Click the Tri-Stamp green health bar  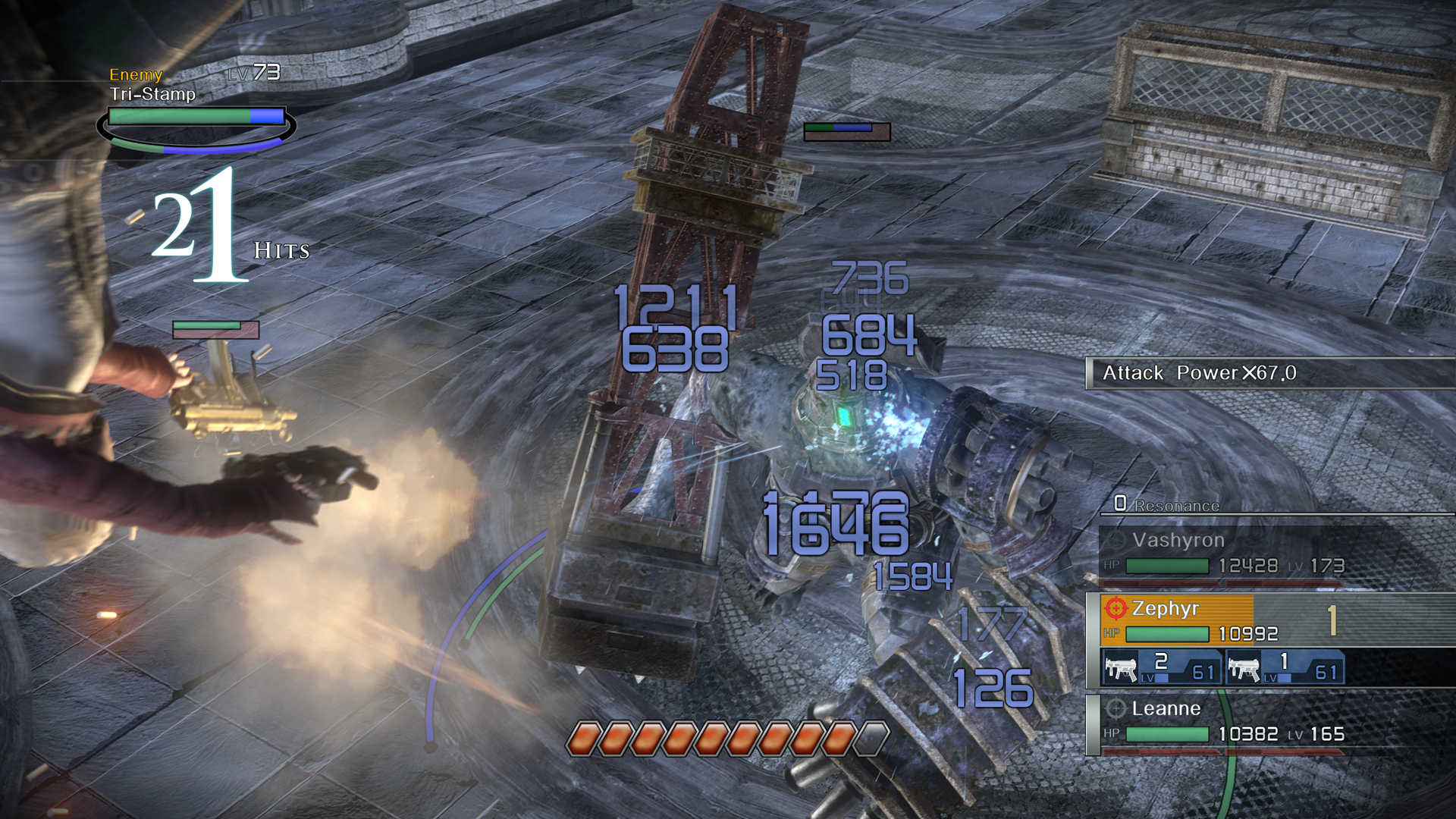(178, 118)
